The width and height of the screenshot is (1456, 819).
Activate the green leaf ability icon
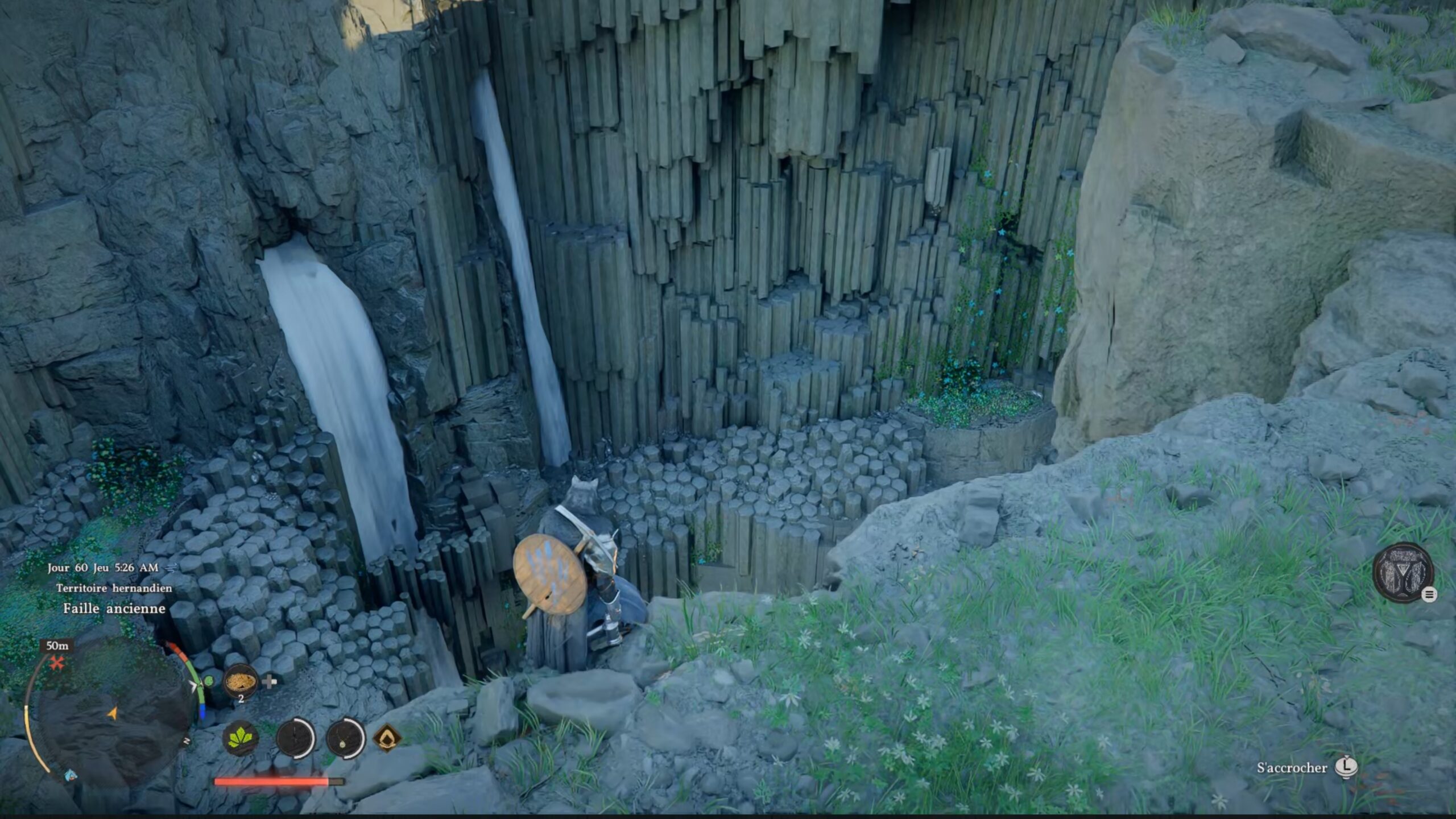click(x=241, y=738)
